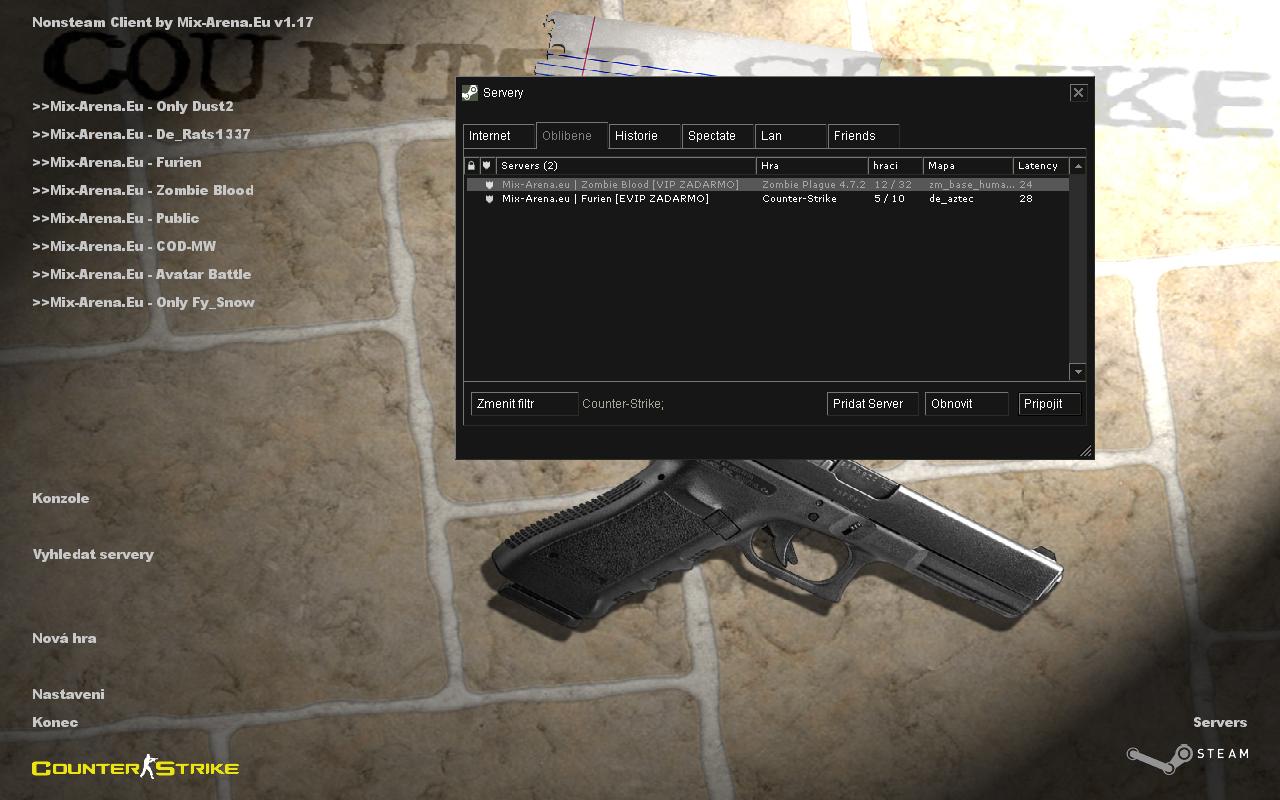Select the Spectate tab
Viewport: 1280px width, 800px height.
tap(718, 136)
